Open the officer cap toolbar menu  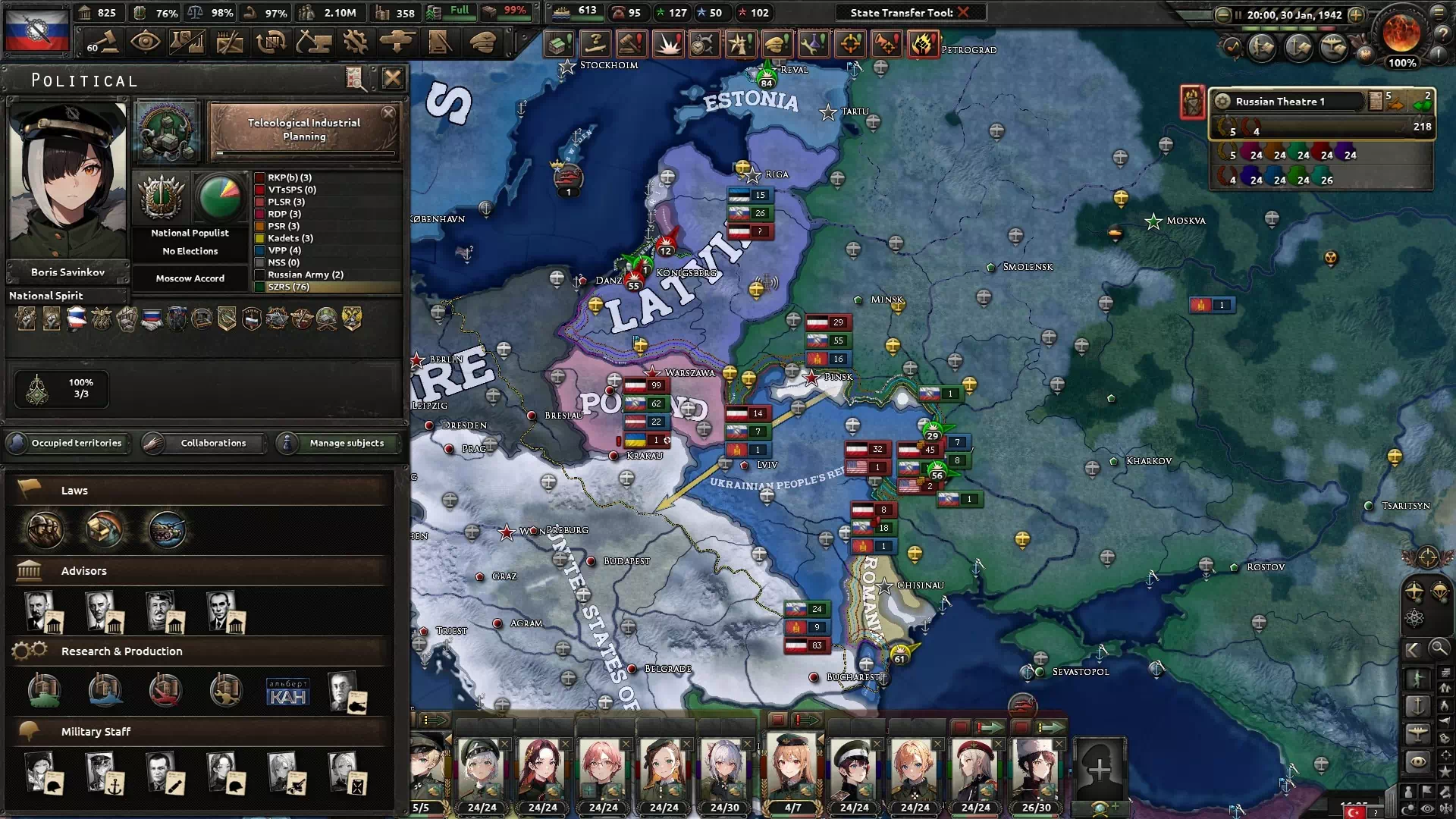click(x=483, y=42)
